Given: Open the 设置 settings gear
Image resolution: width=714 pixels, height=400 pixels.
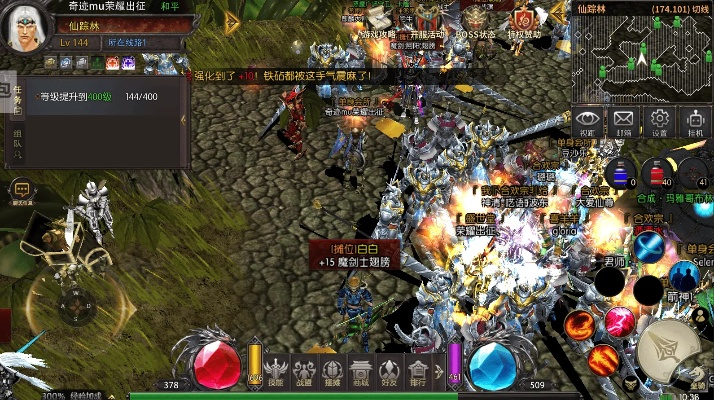Looking at the screenshot, I should 659,122.
